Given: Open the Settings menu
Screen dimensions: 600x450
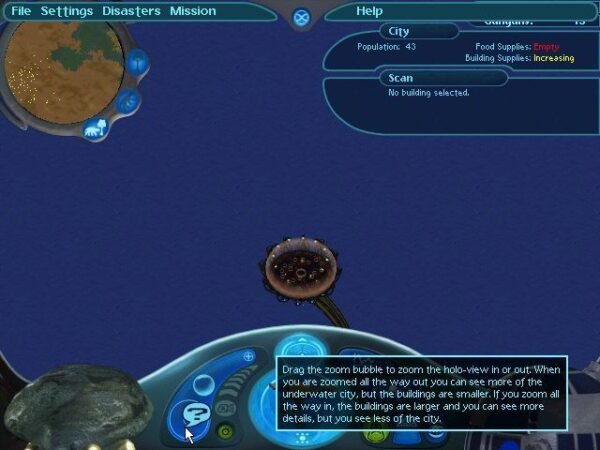Looking at the screenshot, I should pyautogui.click(x=67, y=11).
